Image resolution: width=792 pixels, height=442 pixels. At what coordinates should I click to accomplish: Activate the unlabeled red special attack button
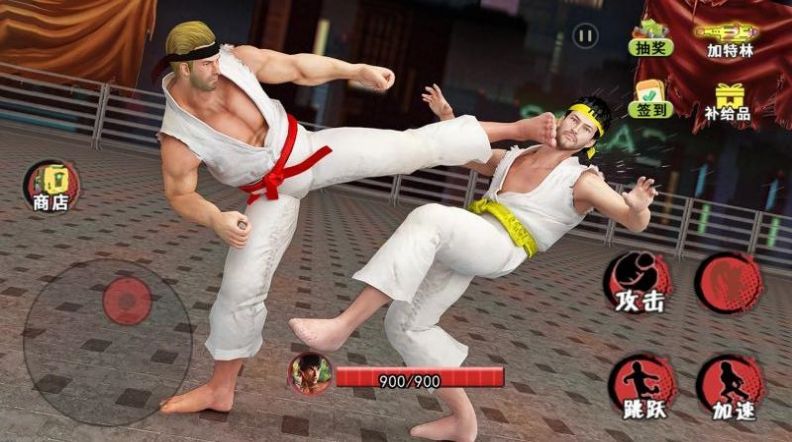pos(729,281)
